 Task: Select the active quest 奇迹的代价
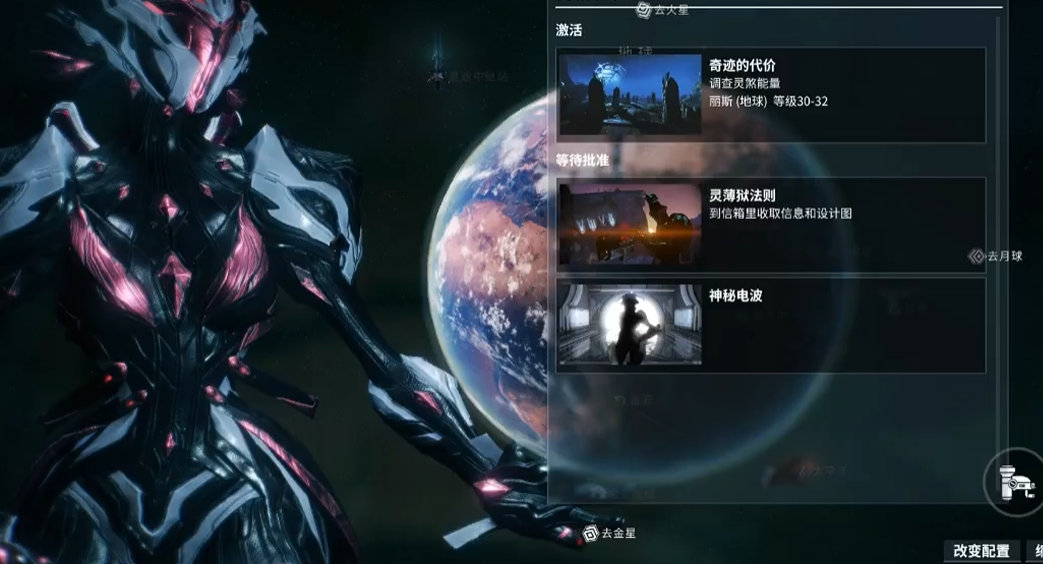click(x=770, y=95)
